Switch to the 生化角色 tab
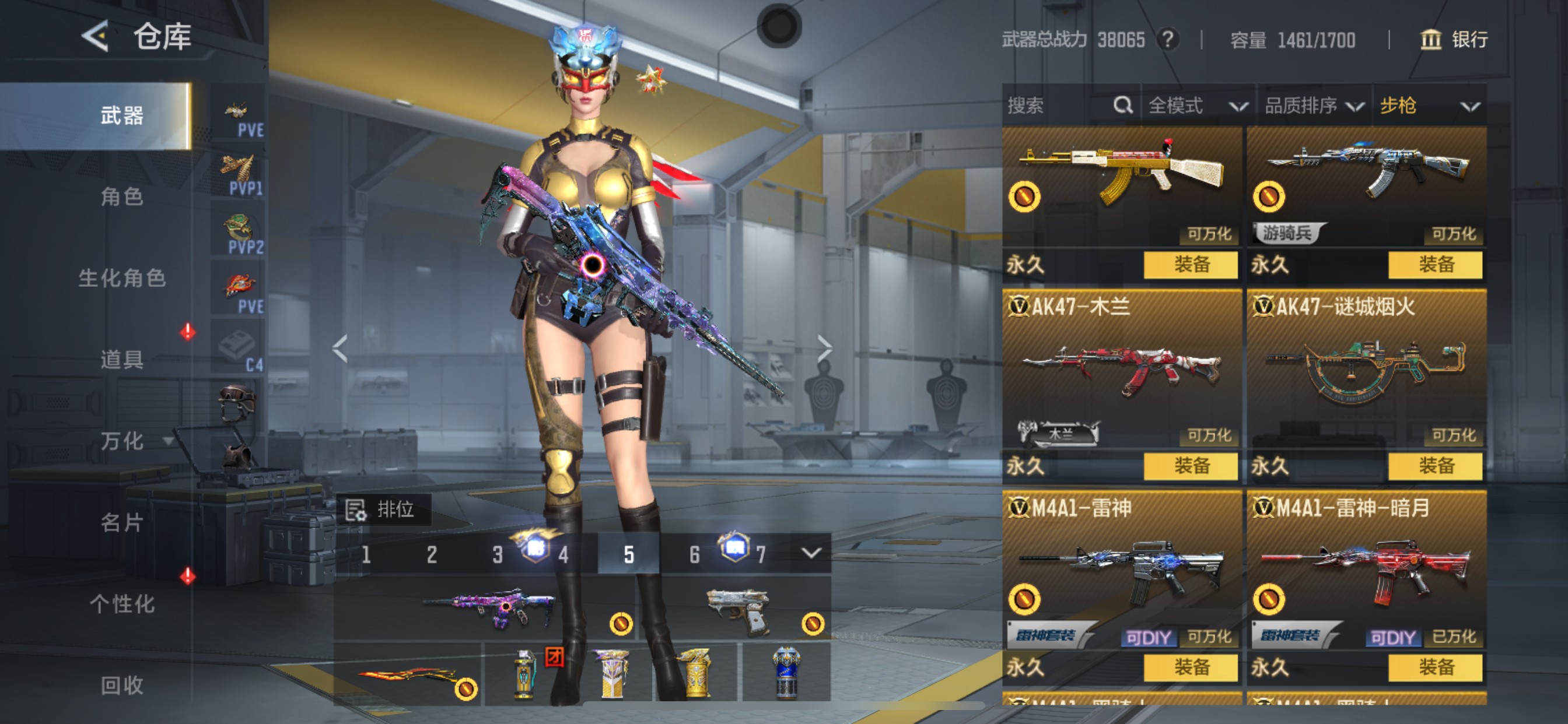This screenshot has height=724, width=1568. (x=122, y=278)
